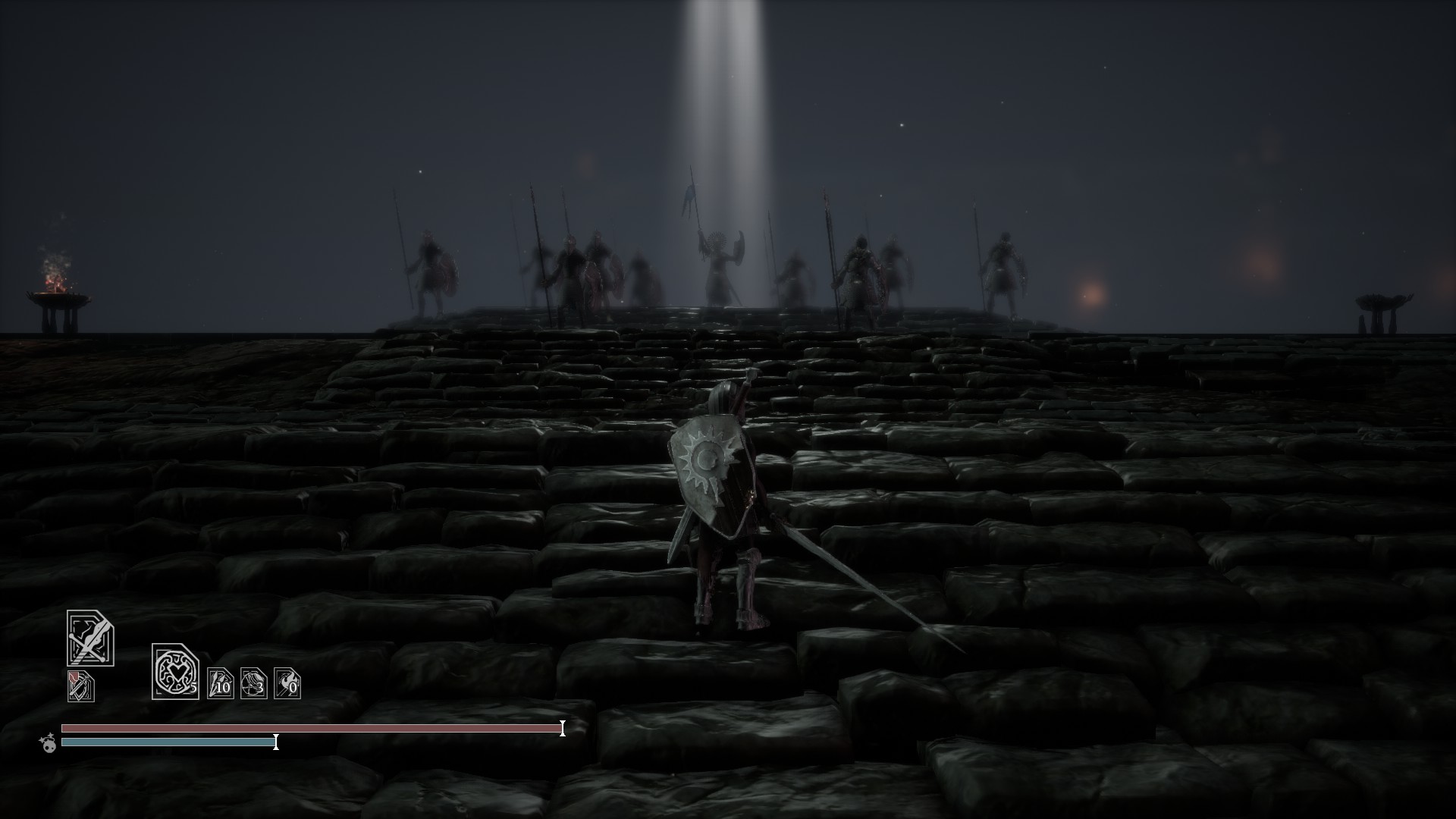Click the player character on the steps

(720, 516)
